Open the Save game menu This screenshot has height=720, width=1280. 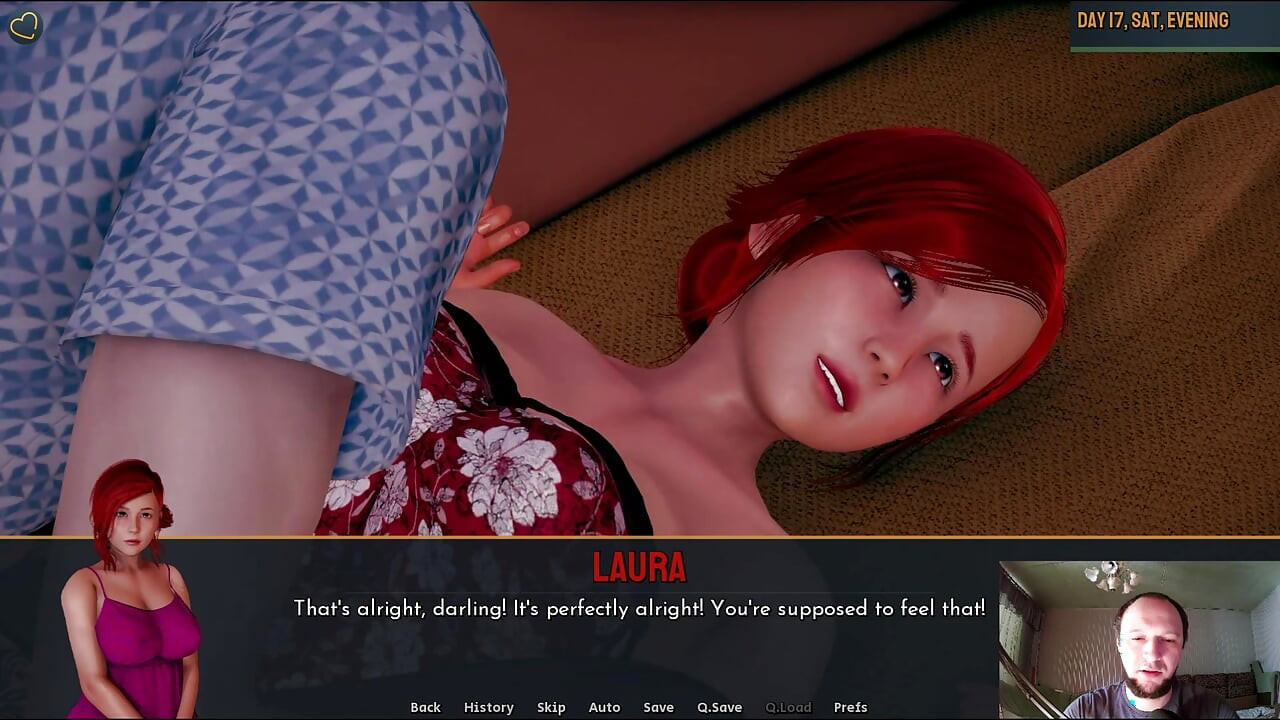pos(658,707)
